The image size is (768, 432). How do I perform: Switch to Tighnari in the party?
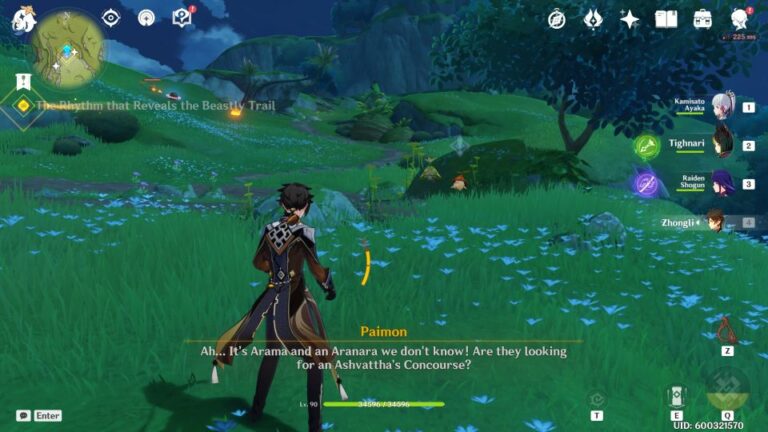720,145
